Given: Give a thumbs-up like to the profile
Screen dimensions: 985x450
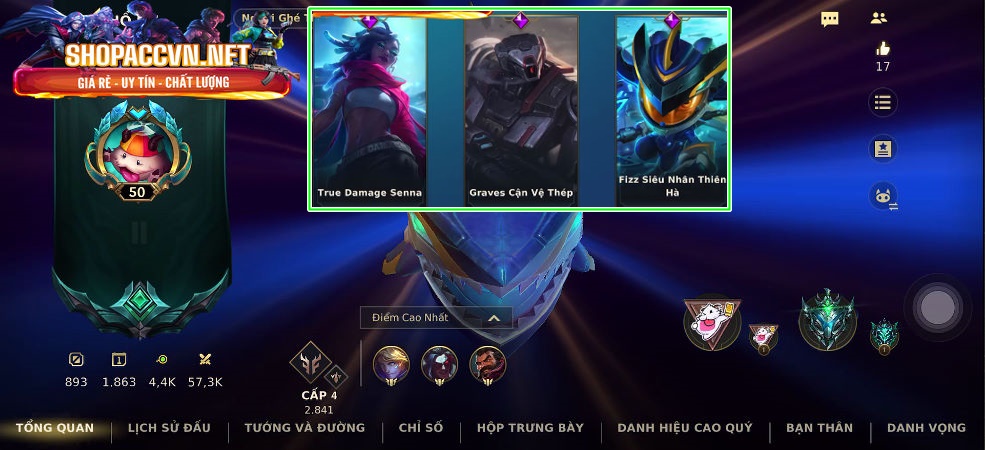Looking at the screenshot, I should click(882, 49).
